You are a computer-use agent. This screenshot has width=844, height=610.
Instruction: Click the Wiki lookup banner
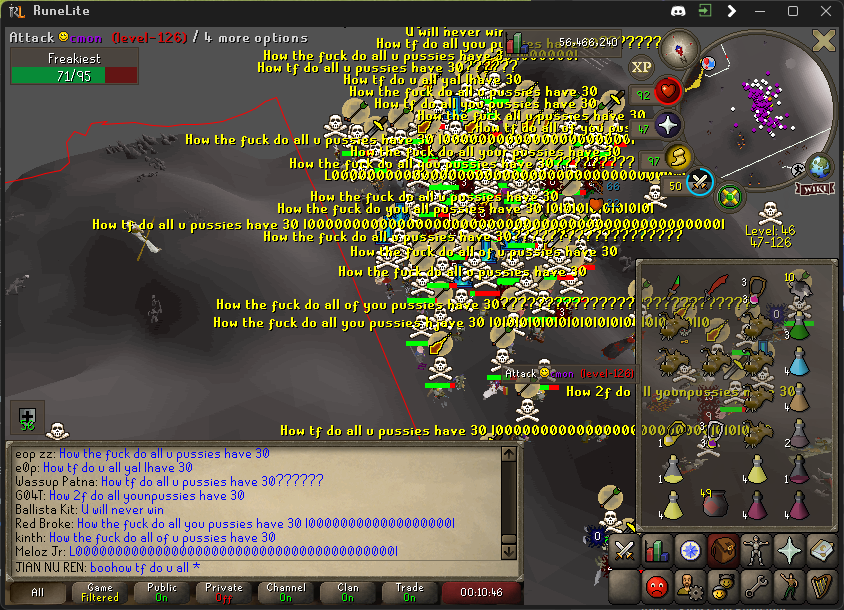click(814, 188)
